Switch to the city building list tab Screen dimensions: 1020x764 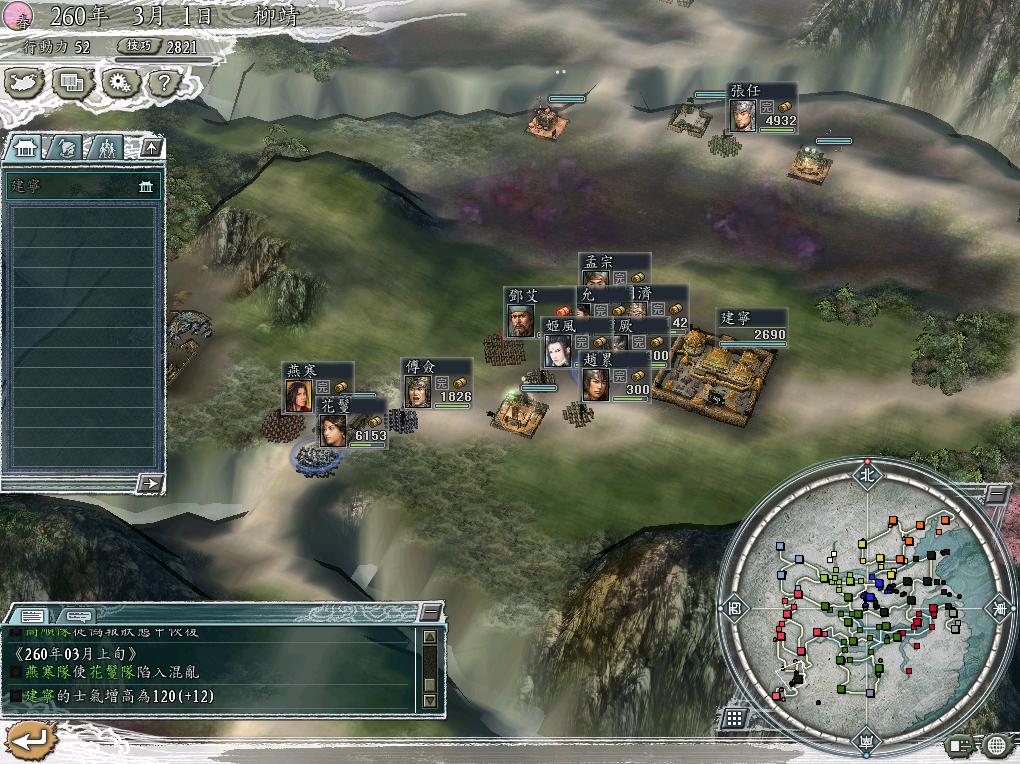pyautogui.click(x=26, y=148)
